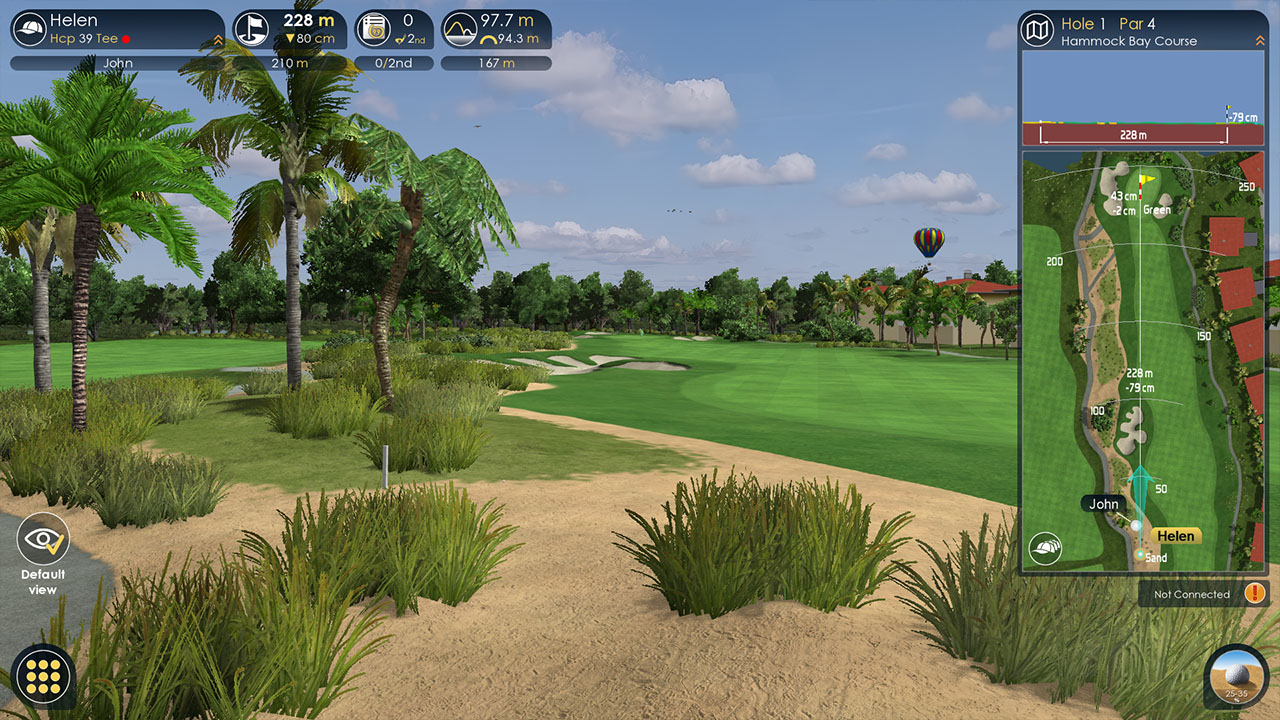Click the shot trajectory icon

pyautogui.click(x=460, y=30)
